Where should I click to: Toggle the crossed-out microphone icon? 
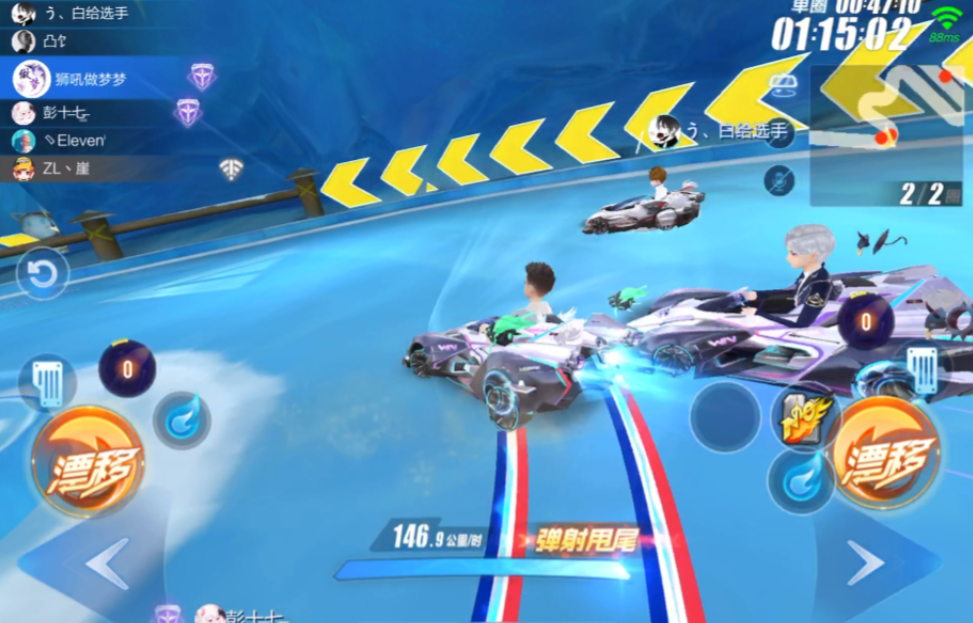pos(779,180)
